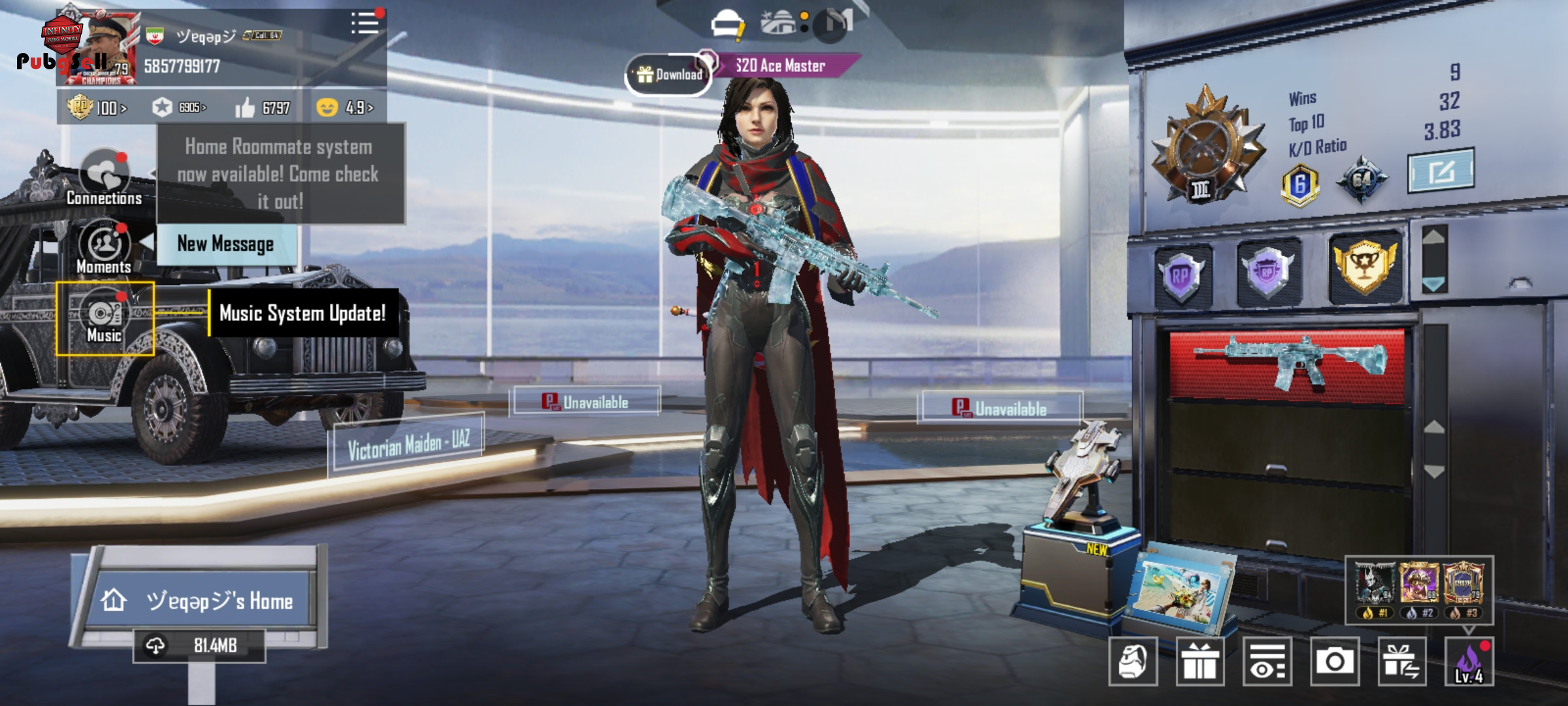1568x706 pixels.
Task: Open the gift exchange icon
Action: coord(1402,661)
